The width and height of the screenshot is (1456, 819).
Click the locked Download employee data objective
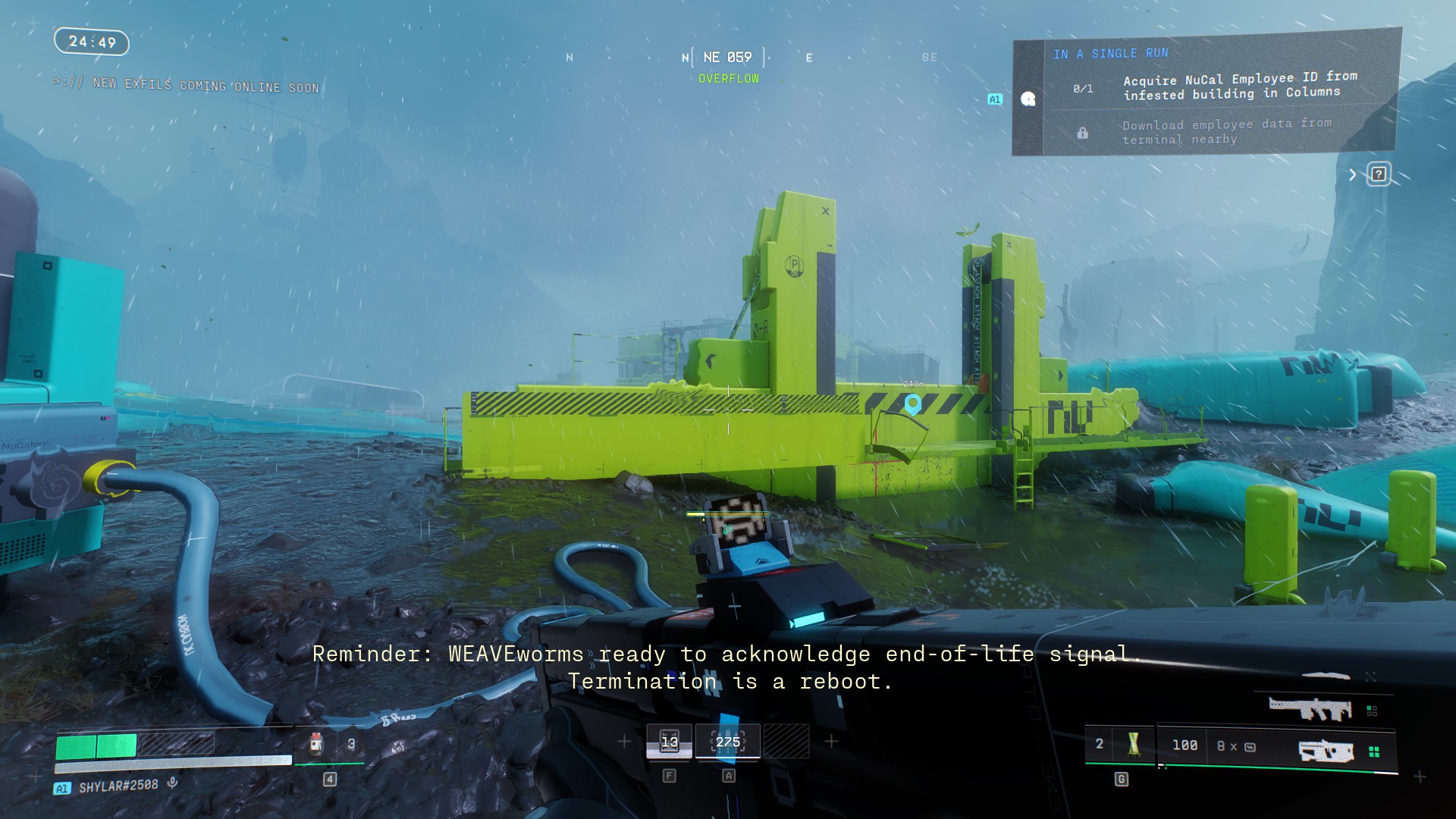click(x=1226, y=131)
